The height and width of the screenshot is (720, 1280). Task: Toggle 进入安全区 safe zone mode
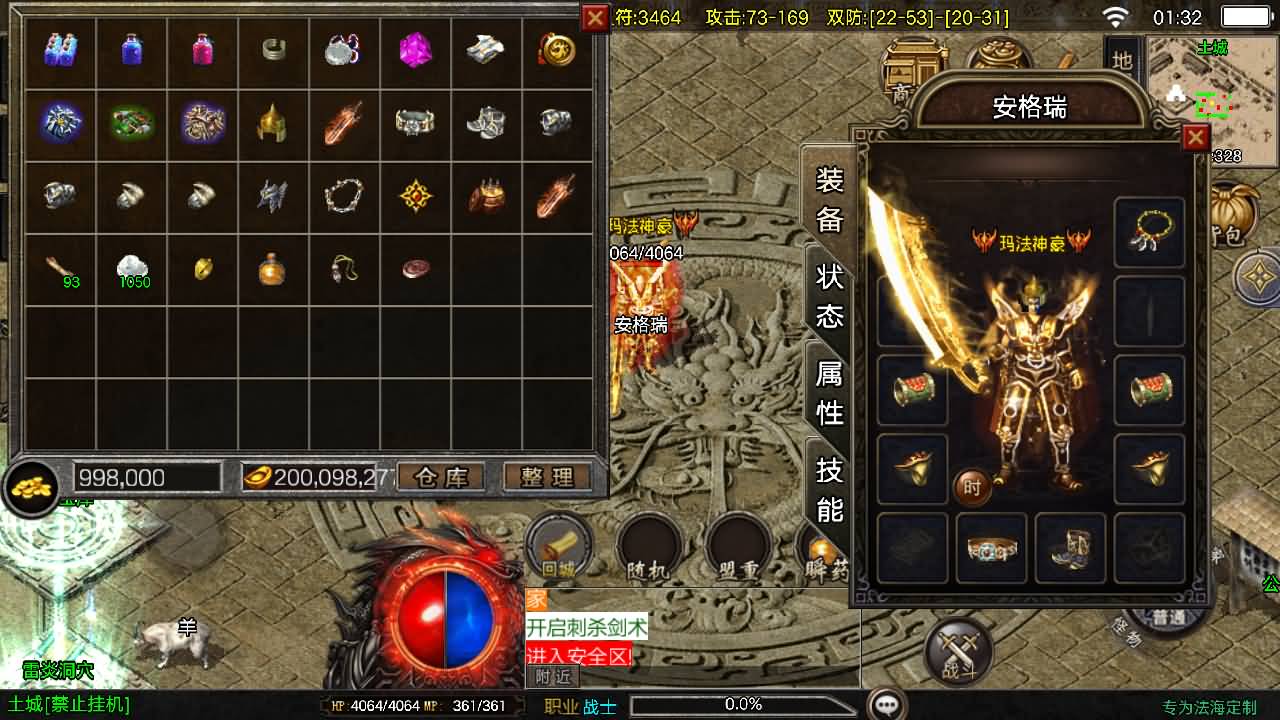click(x=578, y=651)
